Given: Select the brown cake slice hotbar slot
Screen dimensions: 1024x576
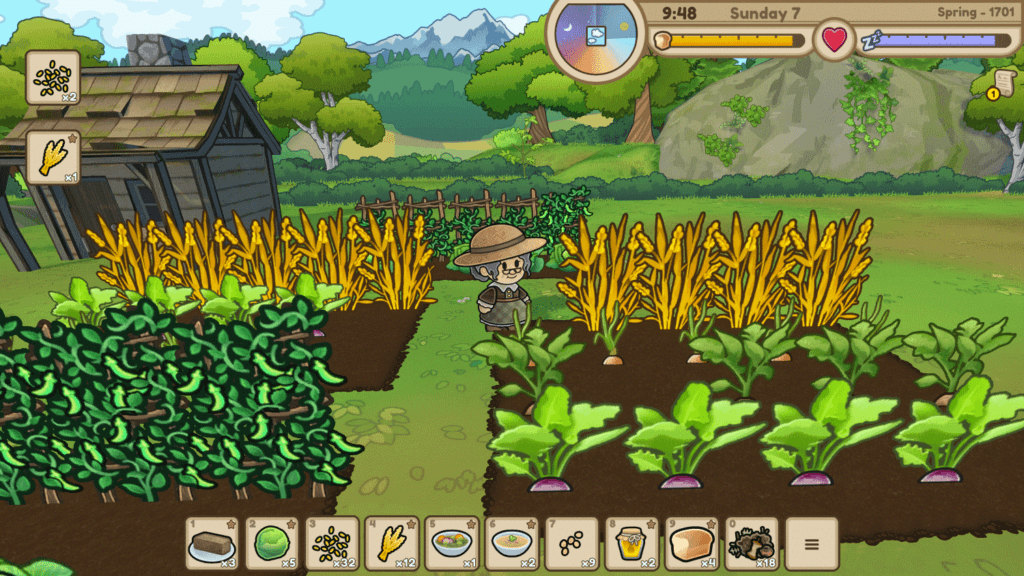Looking at the screenshot, I should [x=212, y=543].
